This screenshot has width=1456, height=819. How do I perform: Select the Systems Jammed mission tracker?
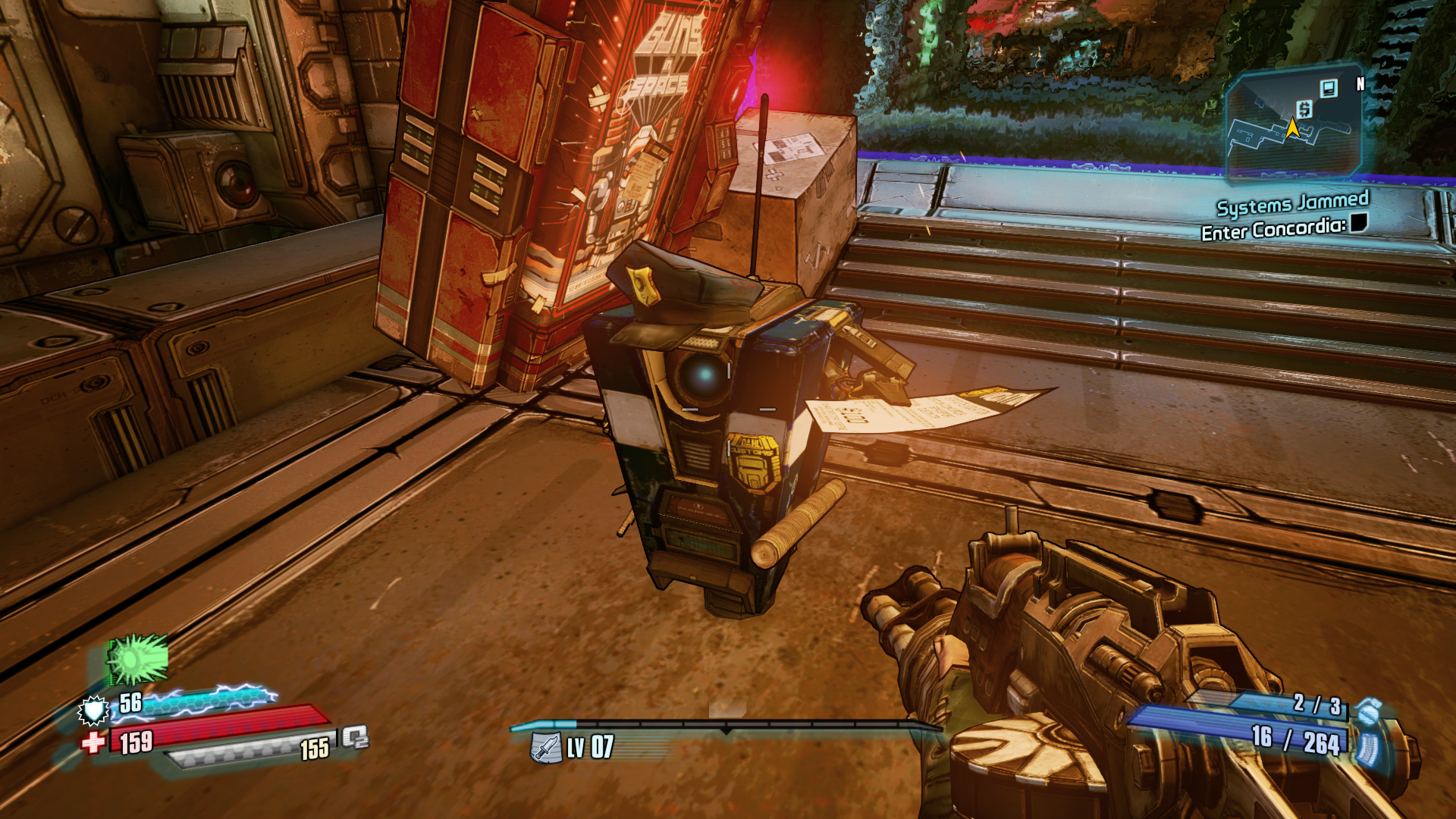coord(1292,202)
